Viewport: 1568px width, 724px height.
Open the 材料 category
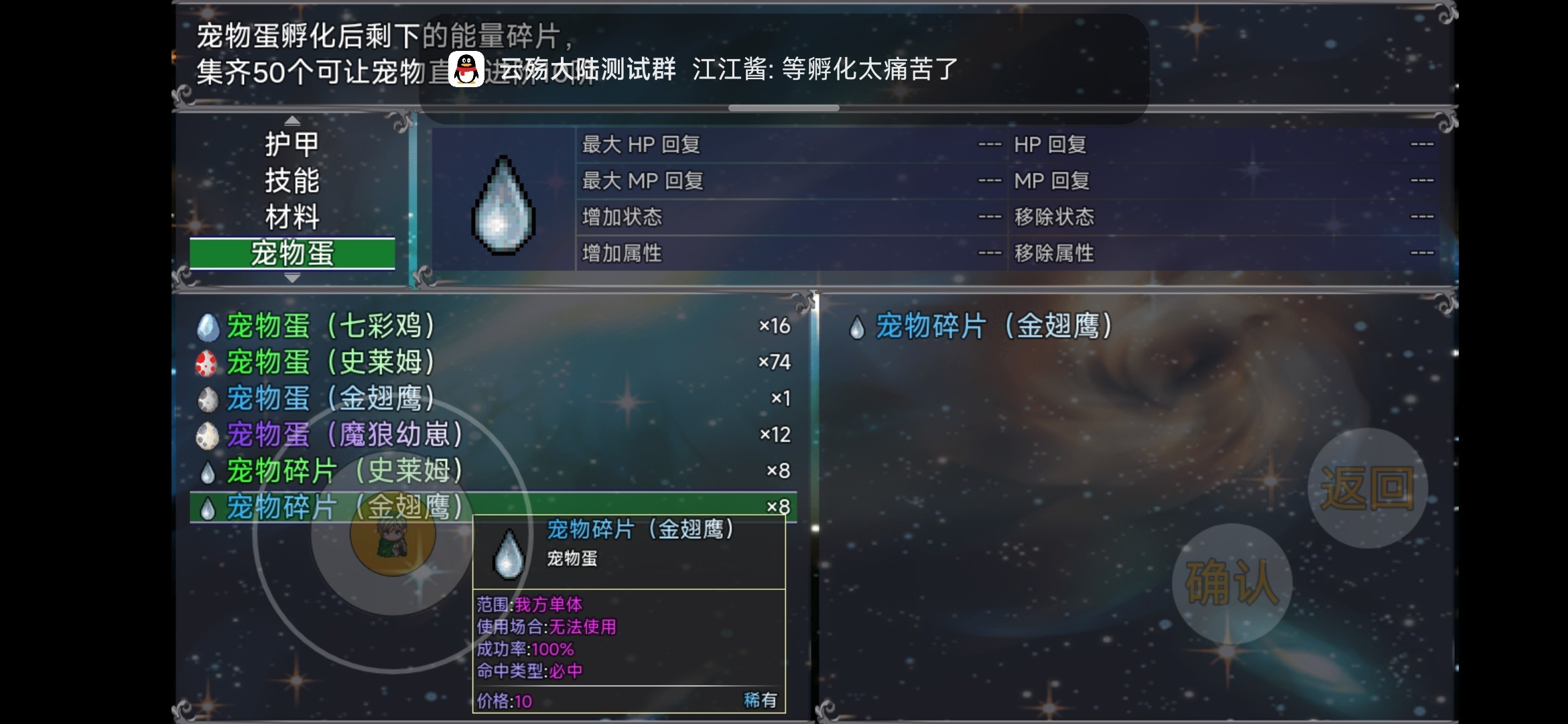click(x=291, y=217)
